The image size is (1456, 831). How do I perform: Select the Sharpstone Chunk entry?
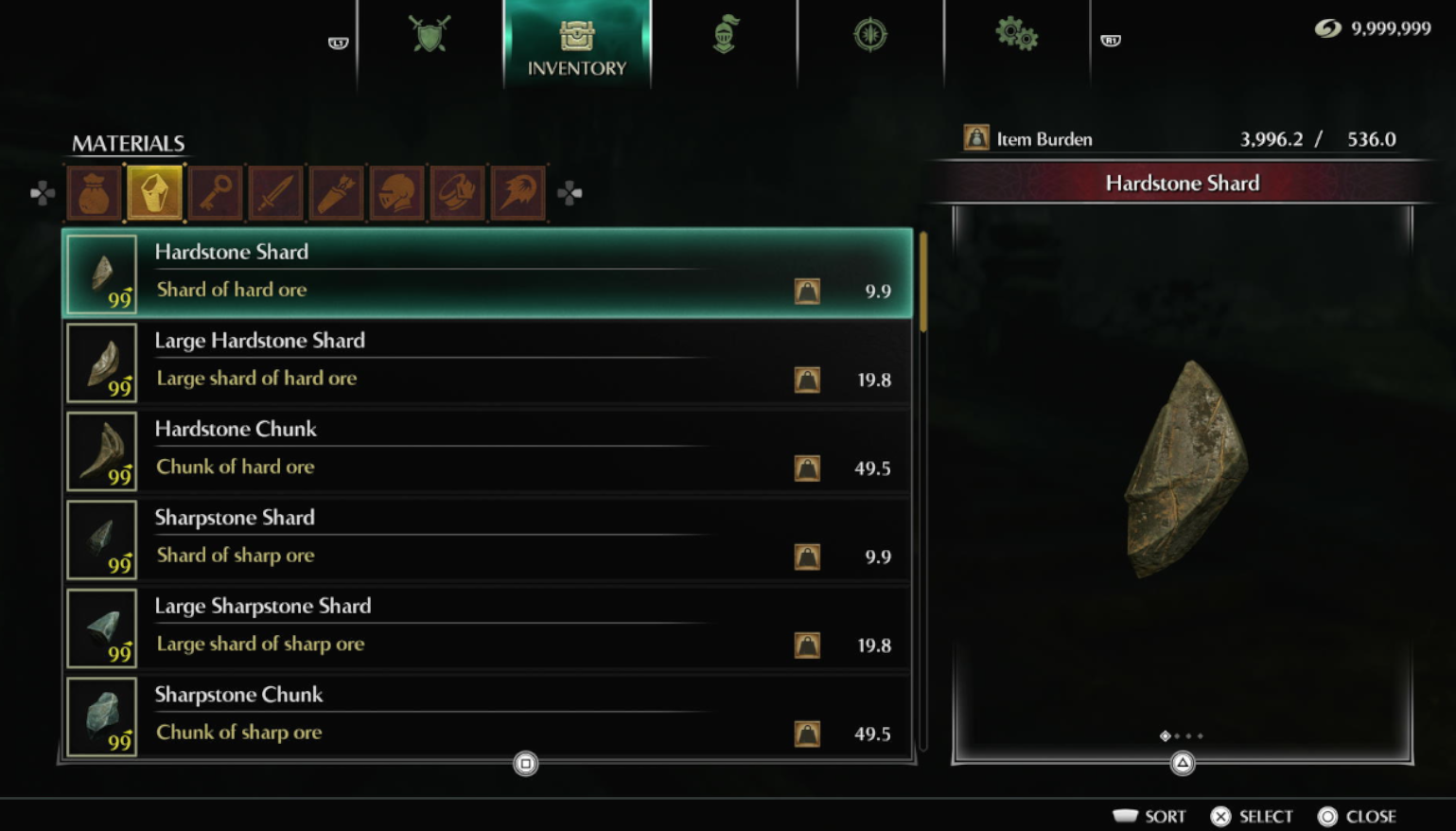coord(487,716)
